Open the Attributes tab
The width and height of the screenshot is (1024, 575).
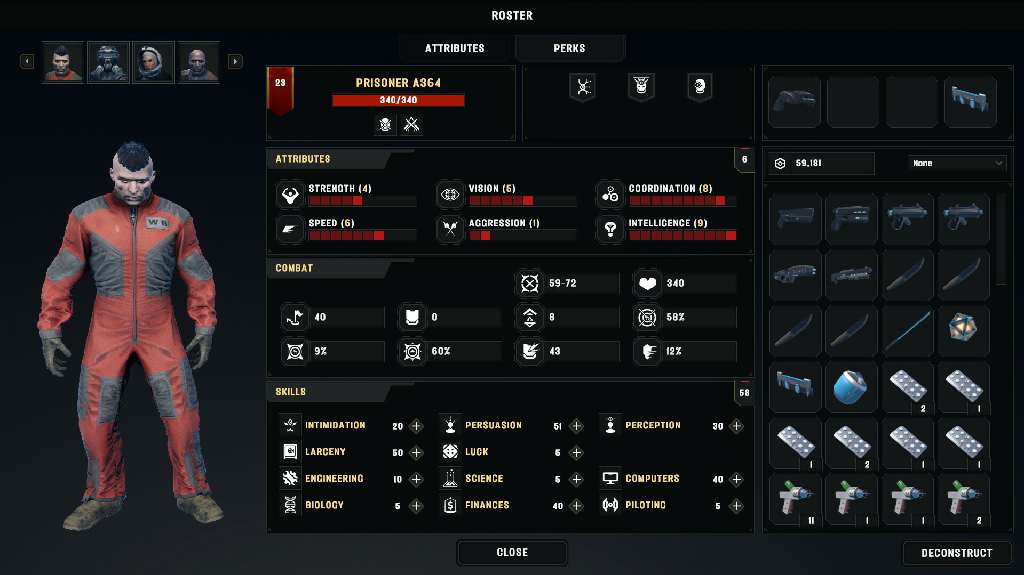455,48
